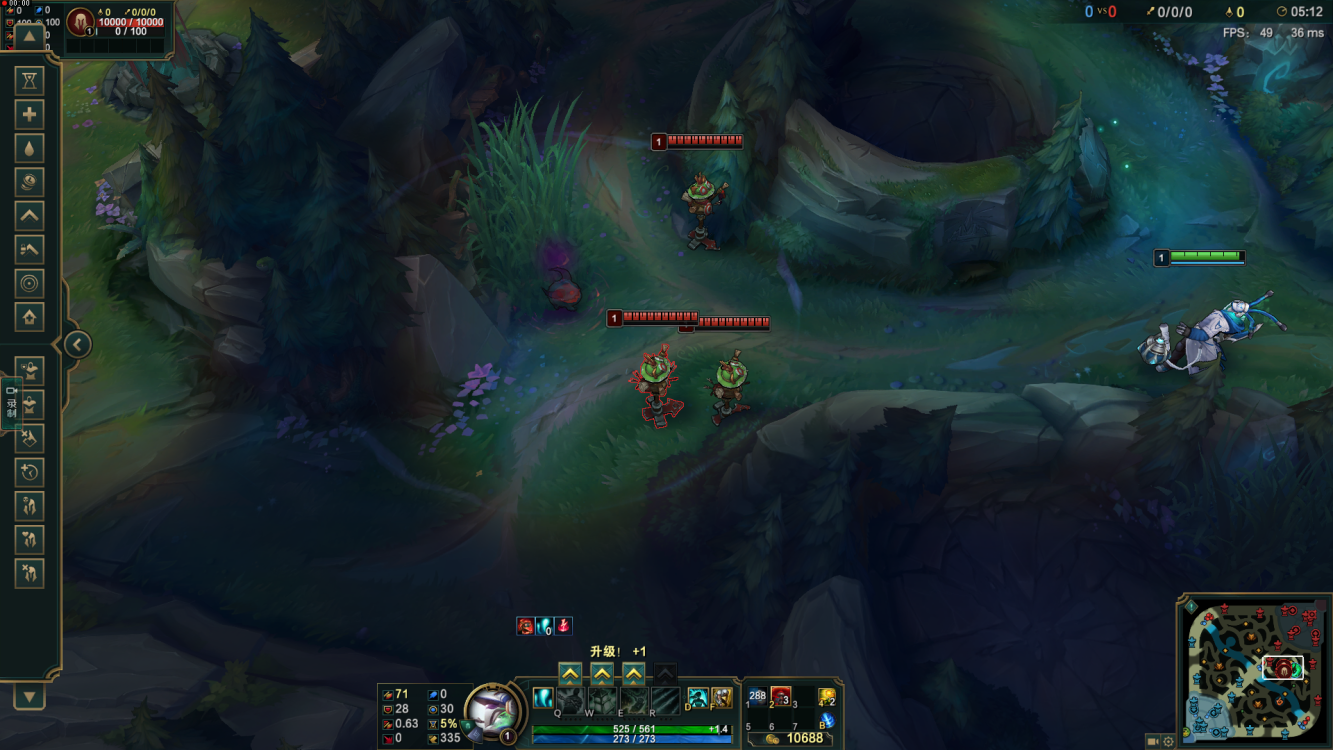Use the item in slot 2
This screenshot has width=1333, height=750.
click(781, 696)
